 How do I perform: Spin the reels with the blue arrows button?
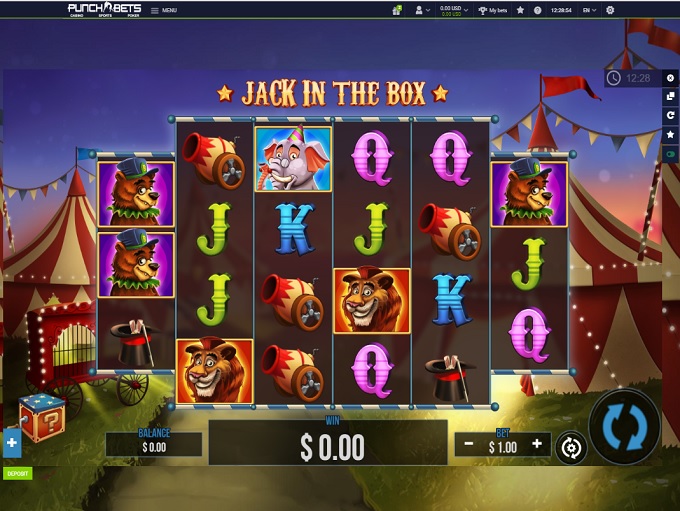coord(624,427)
